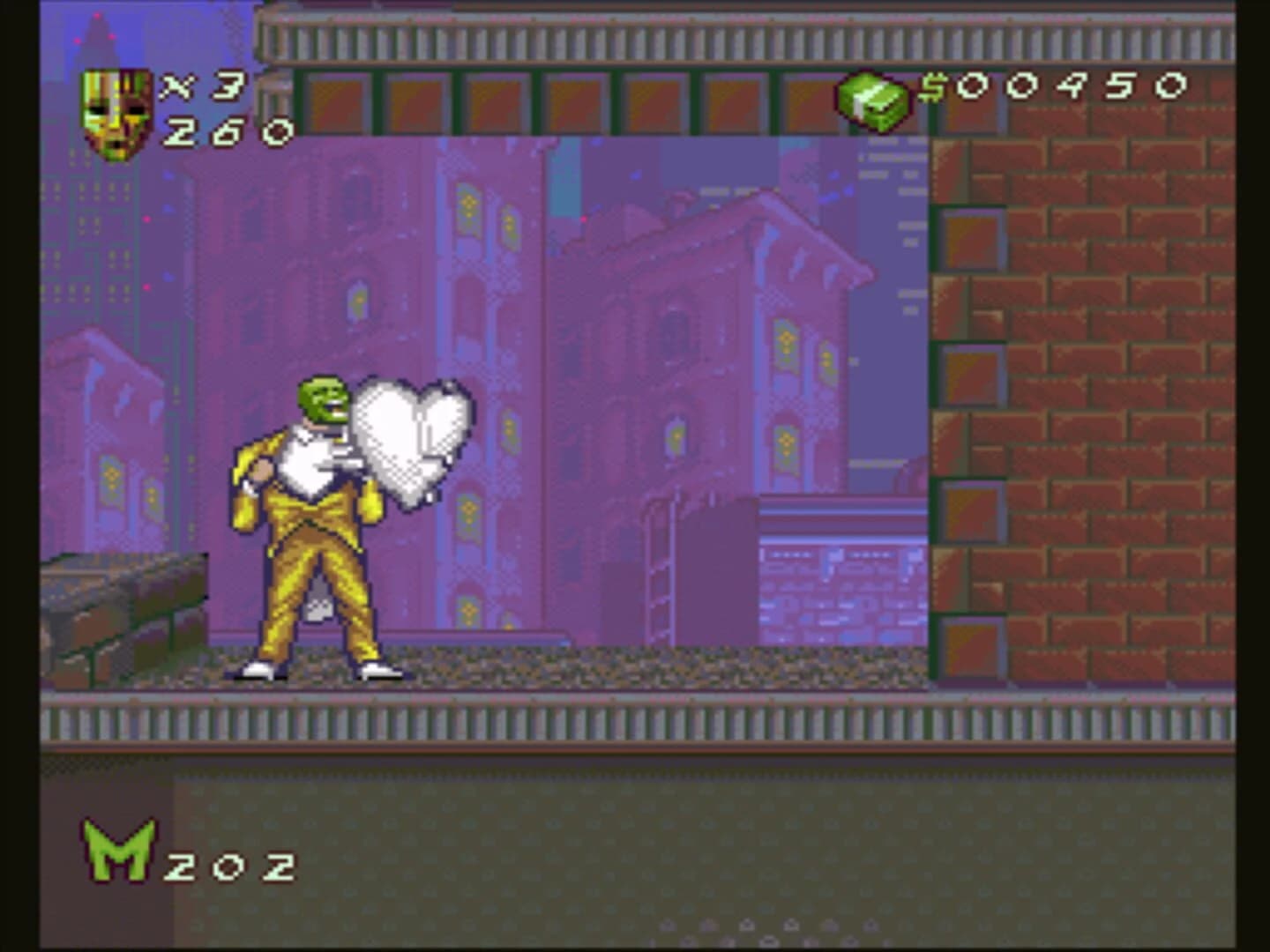This screenshot has height=952, width=1270.
Task: Click the white heart the Mask holds
Action: (x=410, y=441)
